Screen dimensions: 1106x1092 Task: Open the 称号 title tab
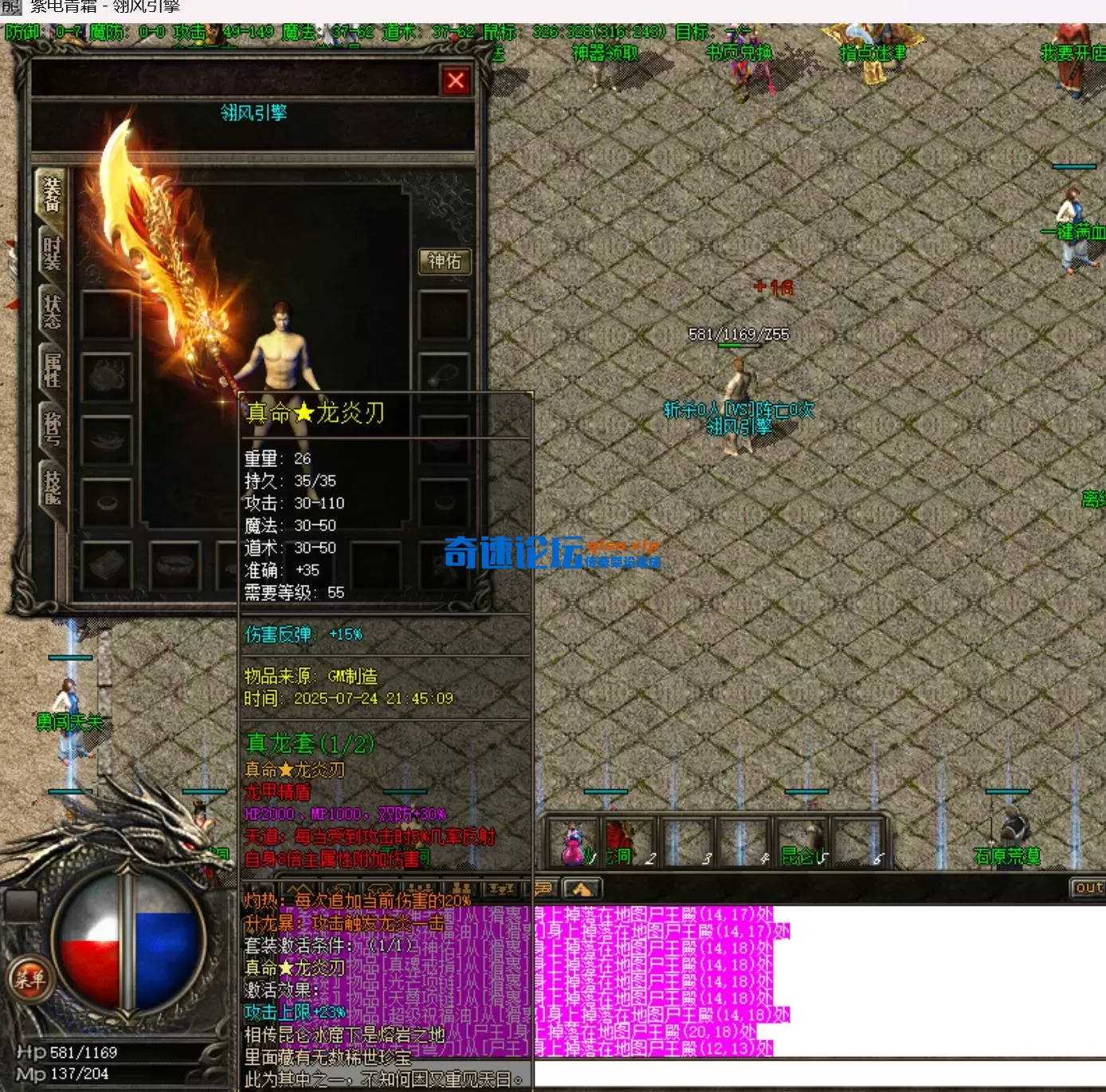pyautogui.click(x=52, y=428)
